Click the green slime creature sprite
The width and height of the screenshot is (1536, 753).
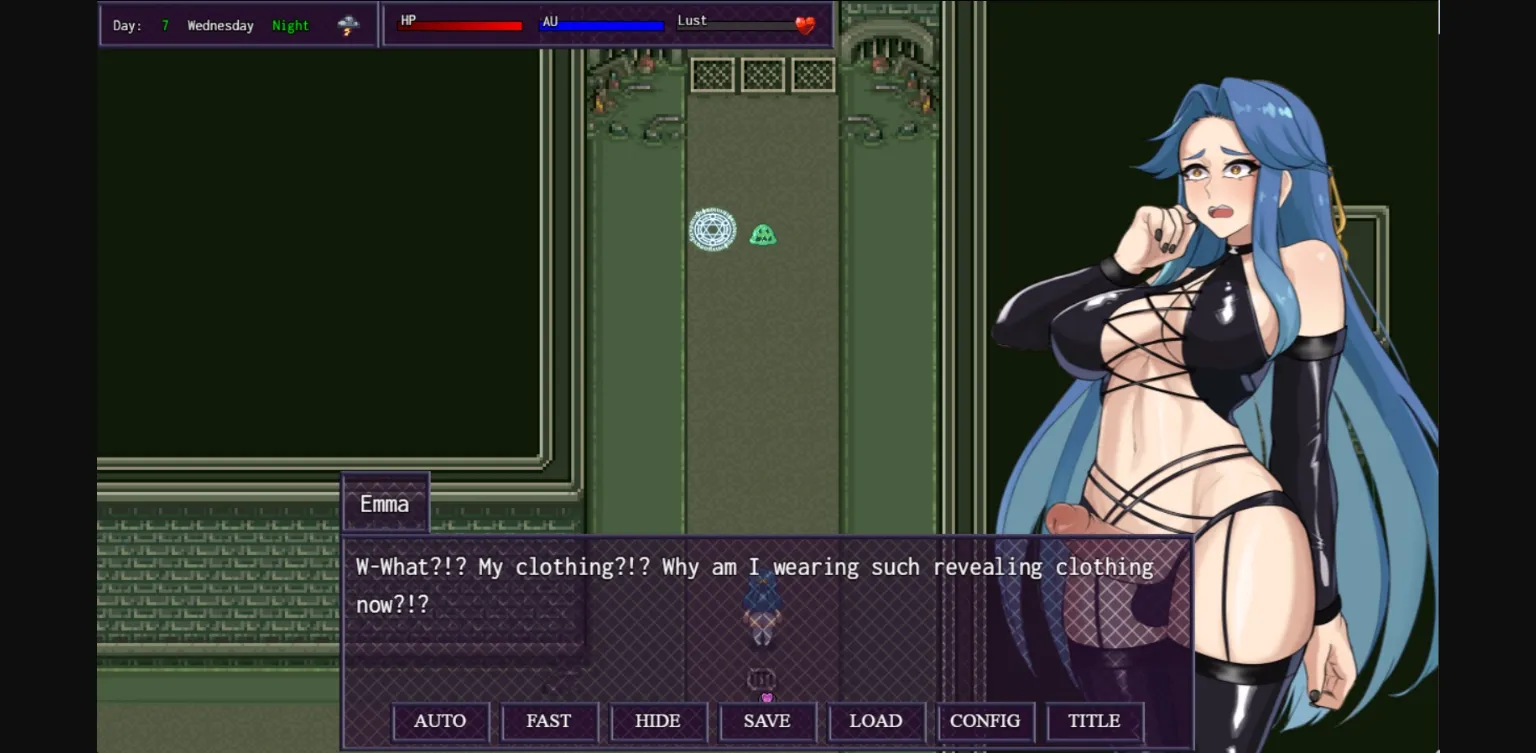tap(763, 233)
